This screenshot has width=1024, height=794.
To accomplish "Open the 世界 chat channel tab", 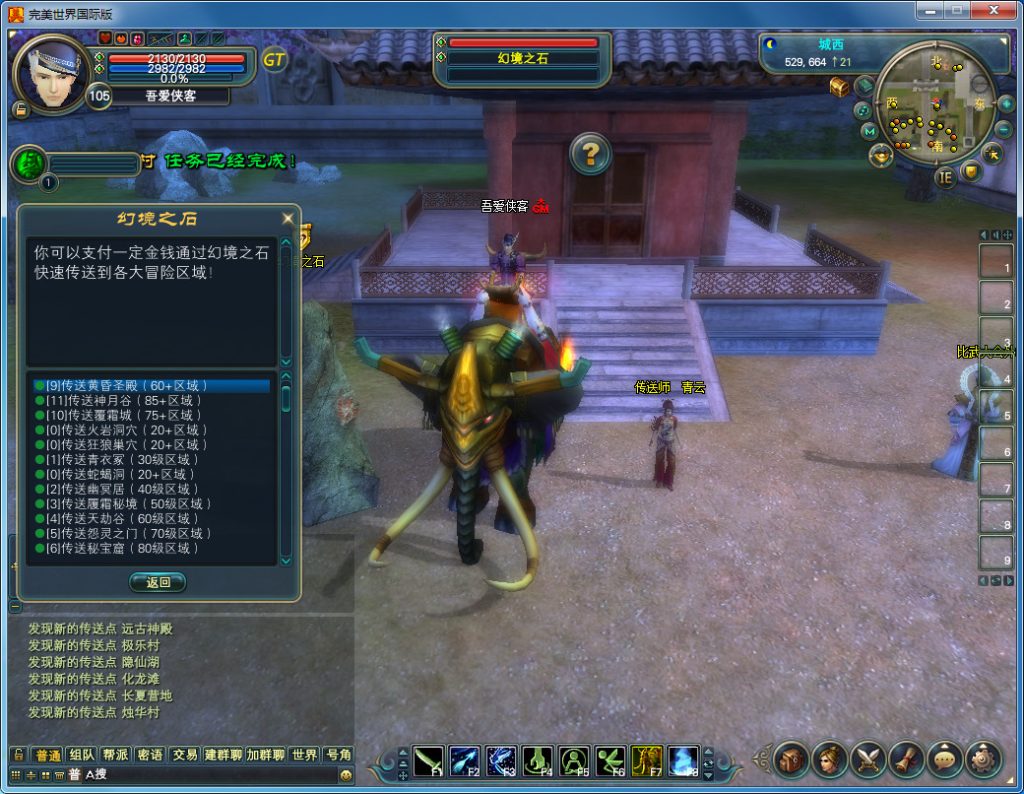I will 305,755.
